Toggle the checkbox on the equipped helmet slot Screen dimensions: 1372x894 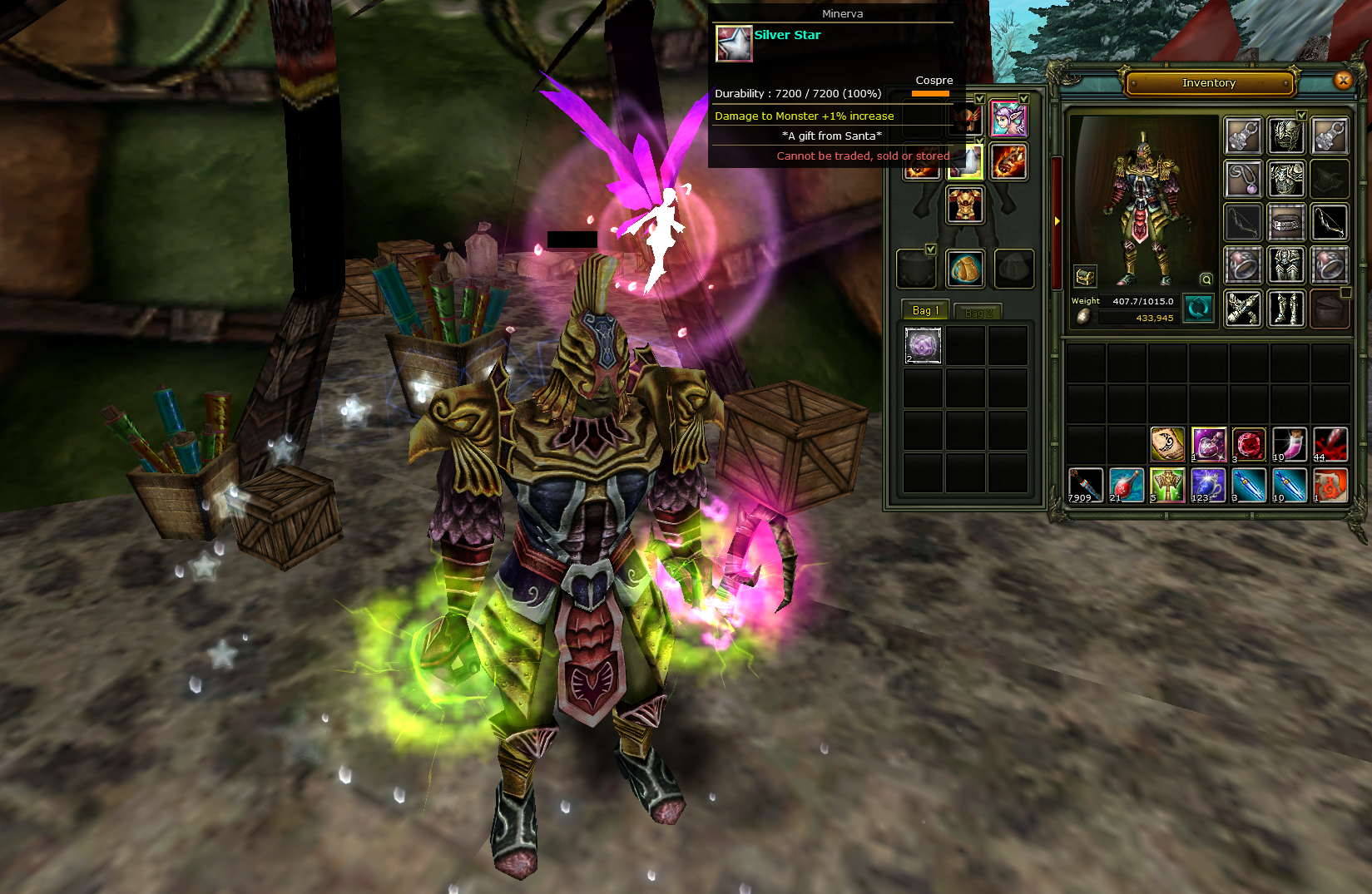[979, 99]
